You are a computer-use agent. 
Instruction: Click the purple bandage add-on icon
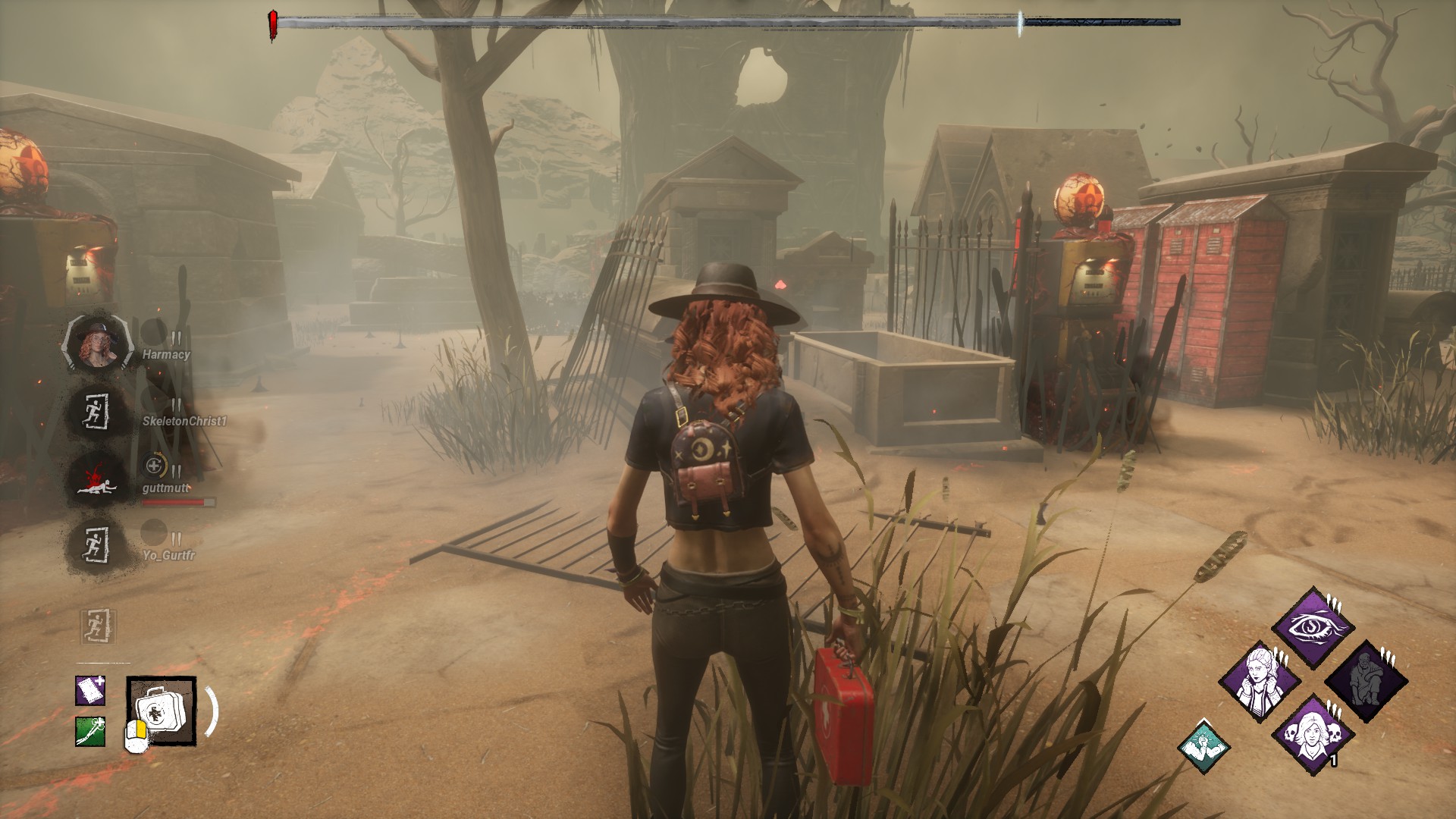pos(90,690)
